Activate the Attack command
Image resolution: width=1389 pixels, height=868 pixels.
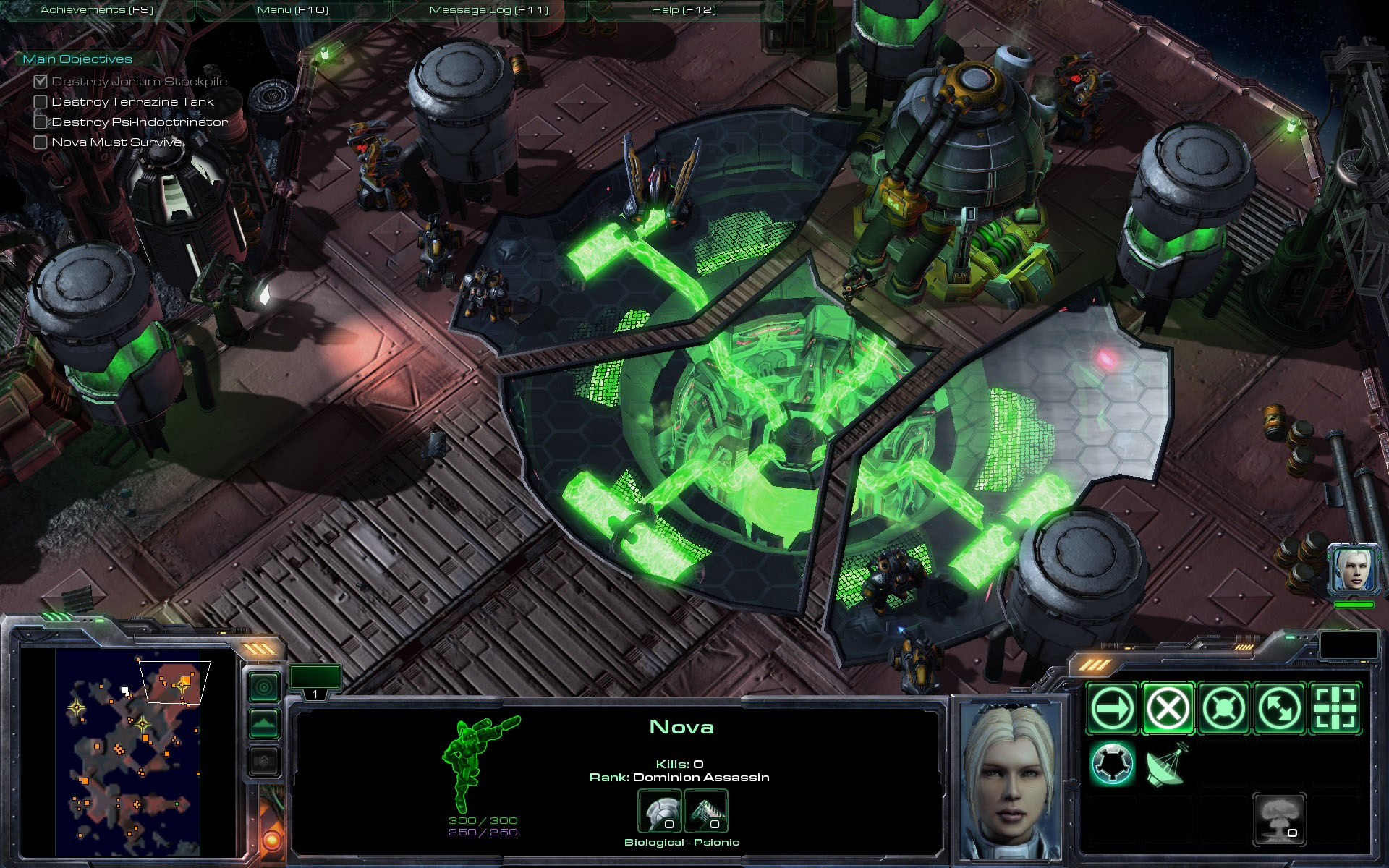pyautogui.click(x=1335, y=707)
